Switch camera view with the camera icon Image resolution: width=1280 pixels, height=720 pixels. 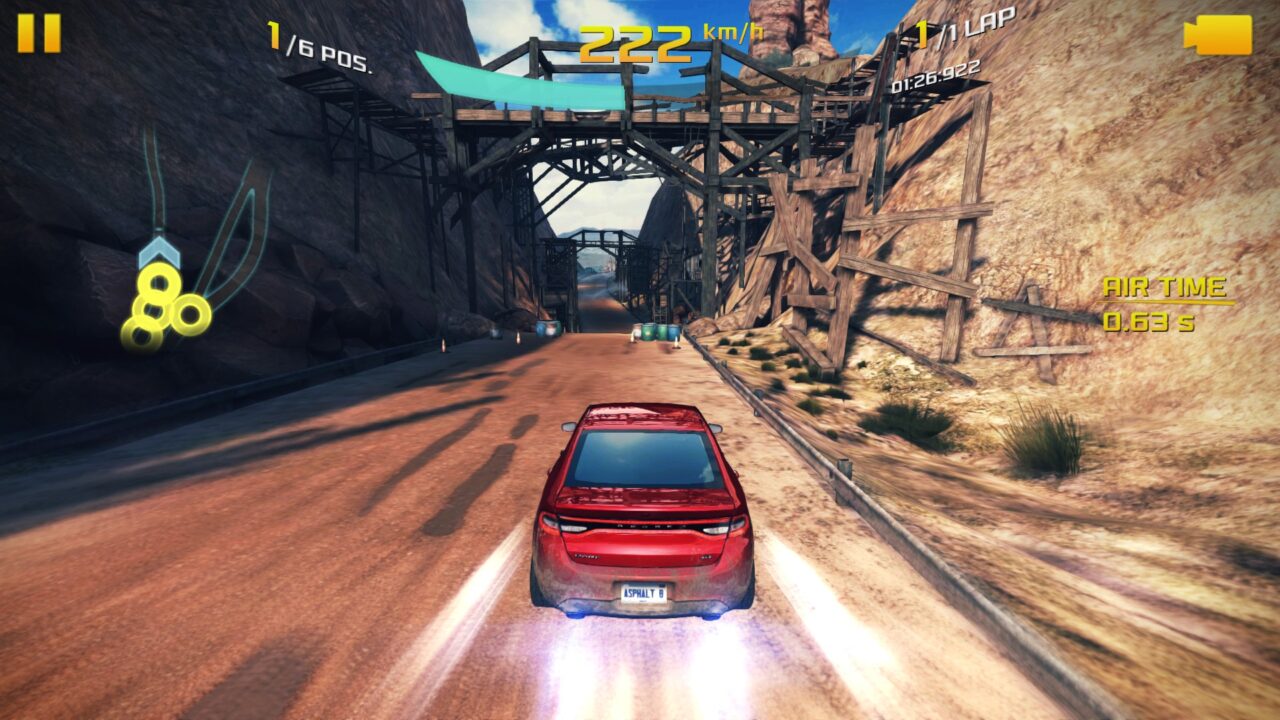point(1217,35)
